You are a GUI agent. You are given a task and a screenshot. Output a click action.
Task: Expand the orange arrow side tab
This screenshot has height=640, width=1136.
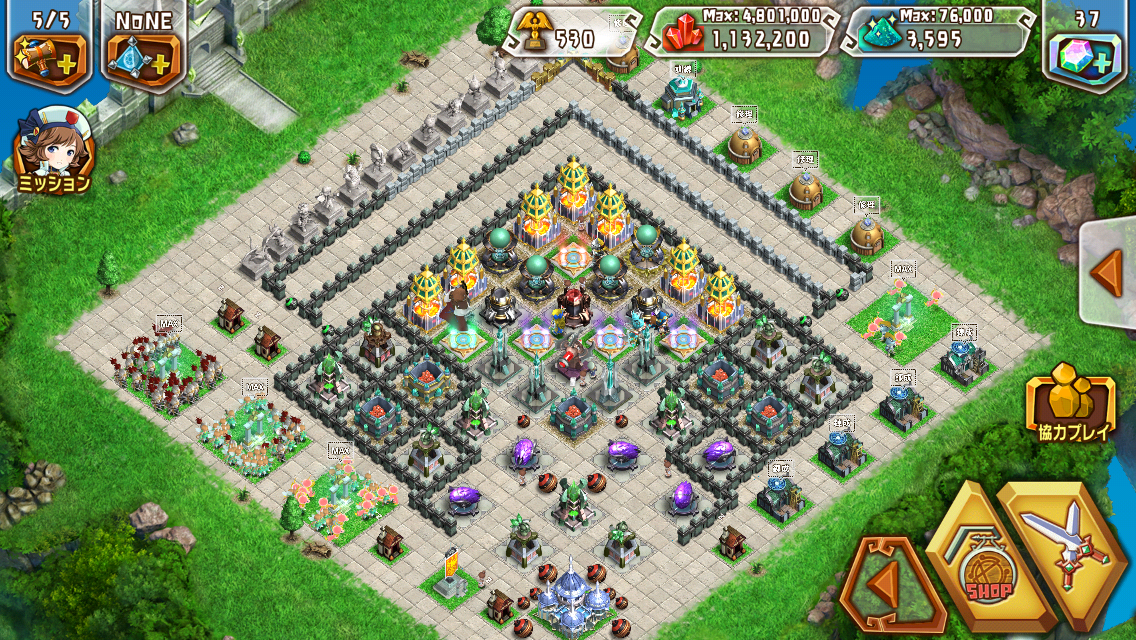[x=1109, y=272]
